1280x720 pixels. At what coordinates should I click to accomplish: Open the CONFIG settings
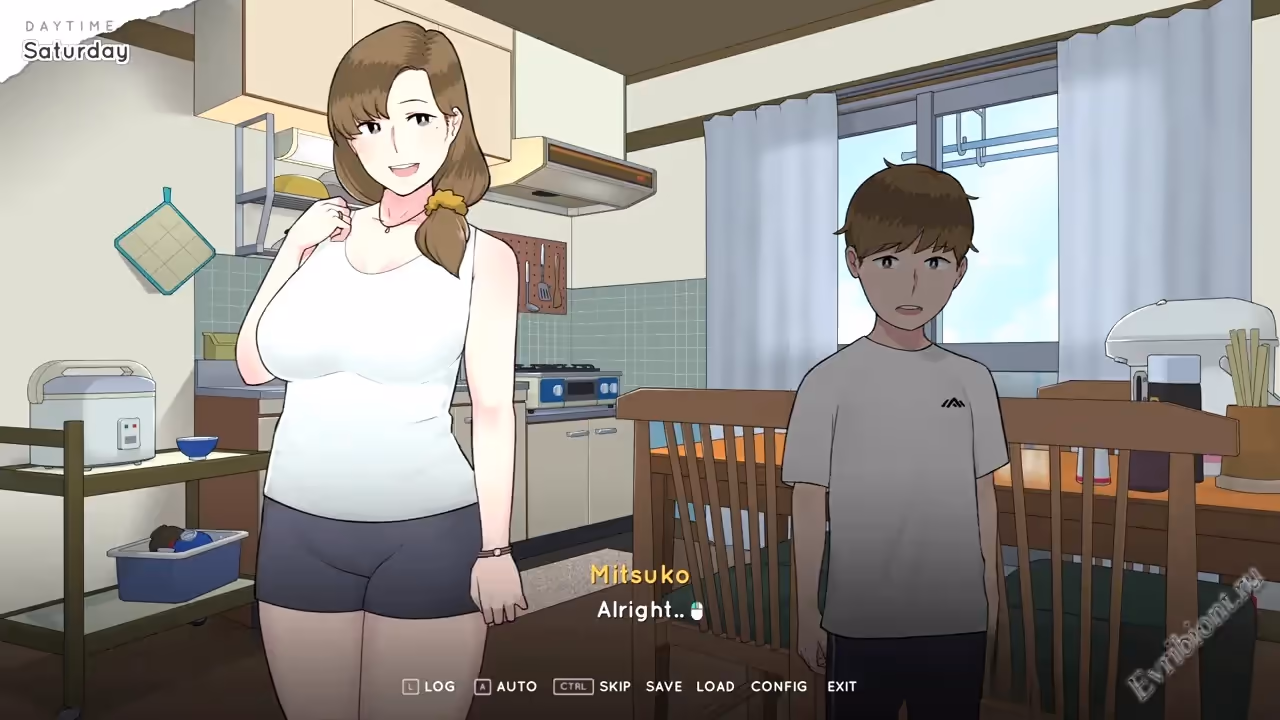point(779,686)
